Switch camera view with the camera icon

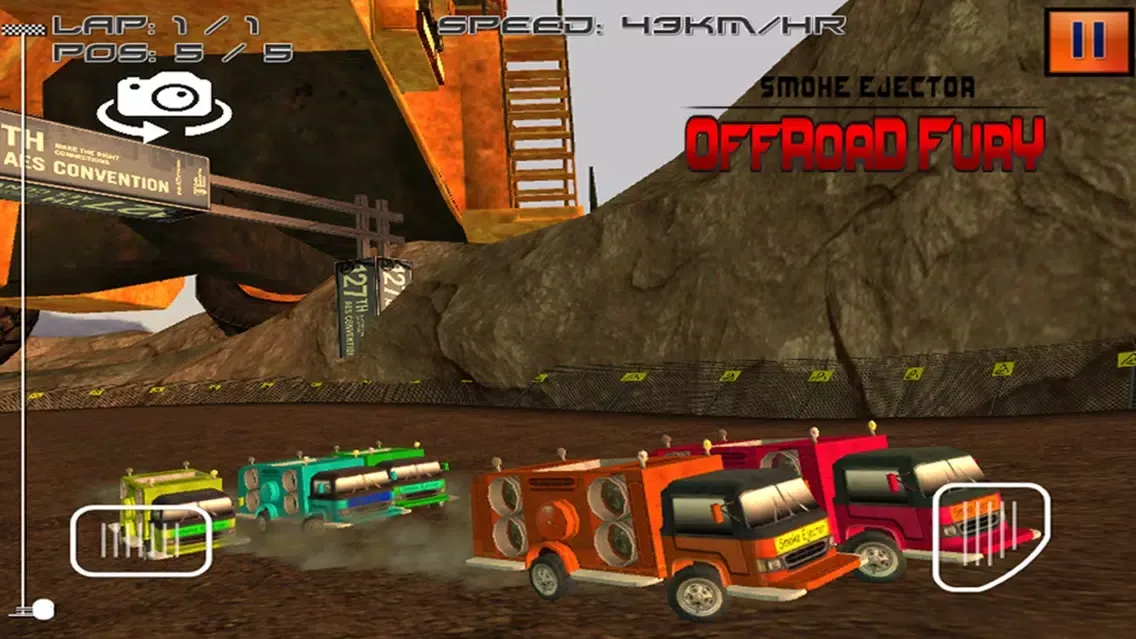(x=165, y=107)
